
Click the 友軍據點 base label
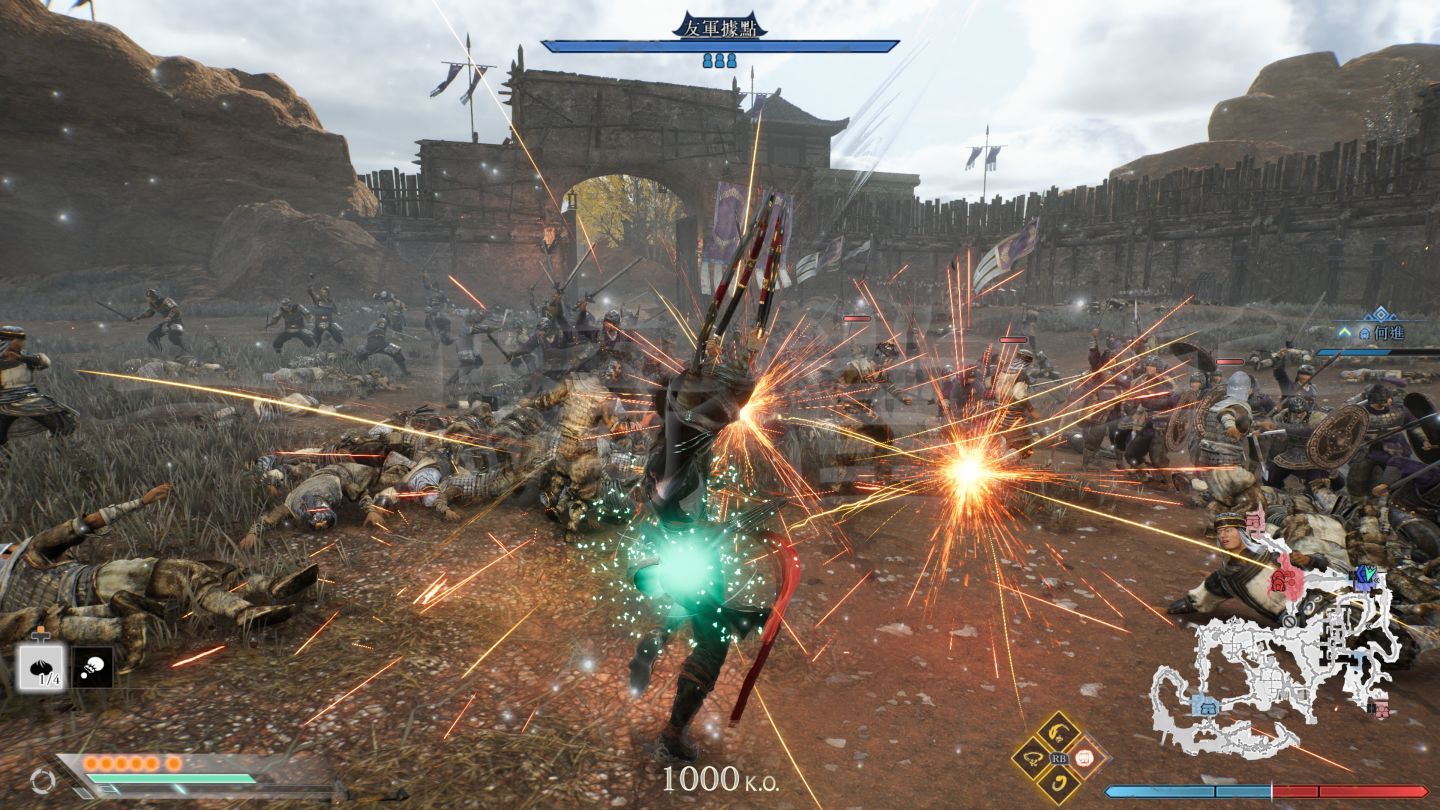[x=720, y=26]
